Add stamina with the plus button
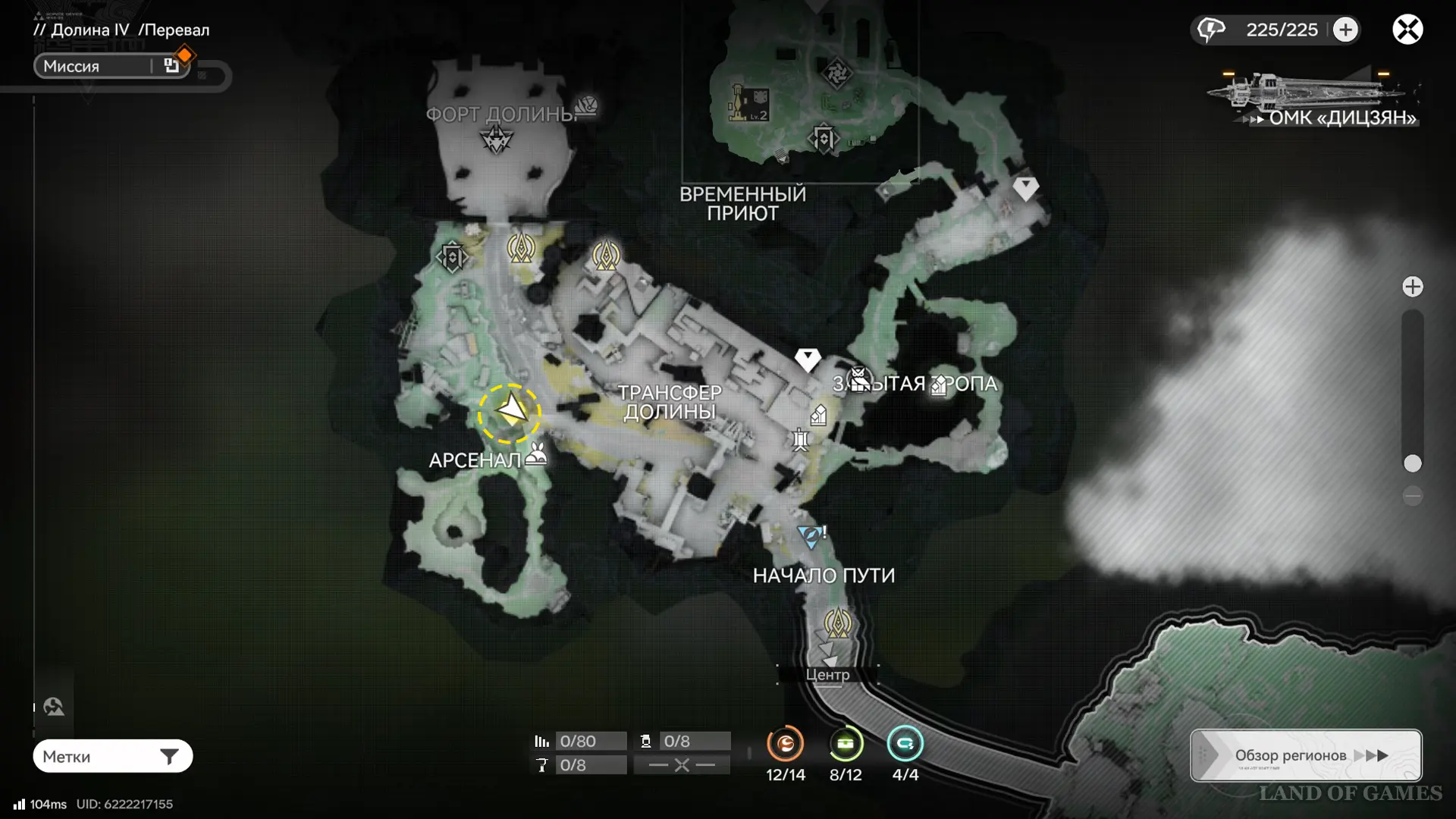The width and height of the screenshot is (1456, 819). [x=1345, y=30]
